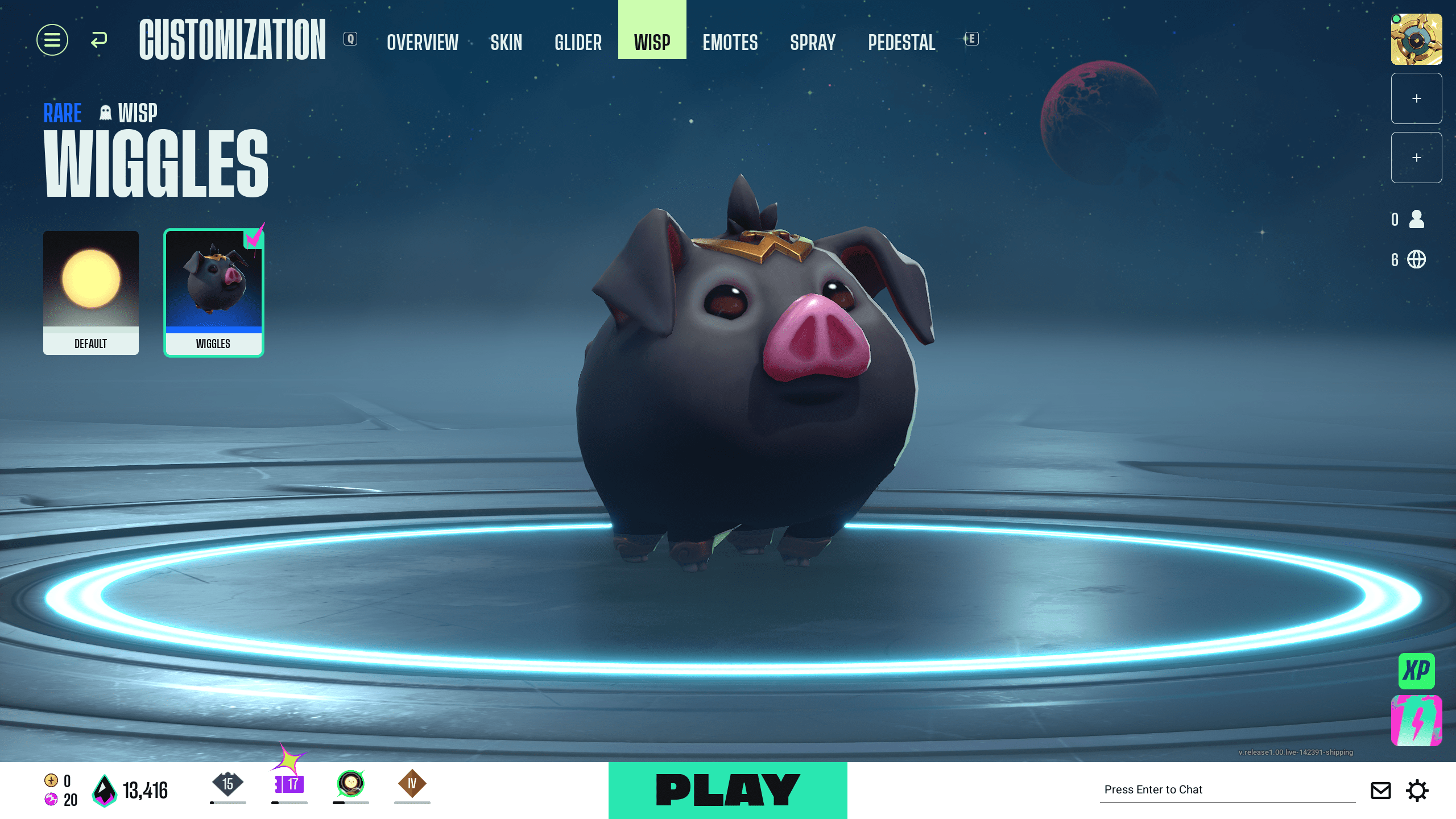Open the EMOTES tab
This screenshot has height=819, width=1456.
pyautogui.click(x=730, y=42)
